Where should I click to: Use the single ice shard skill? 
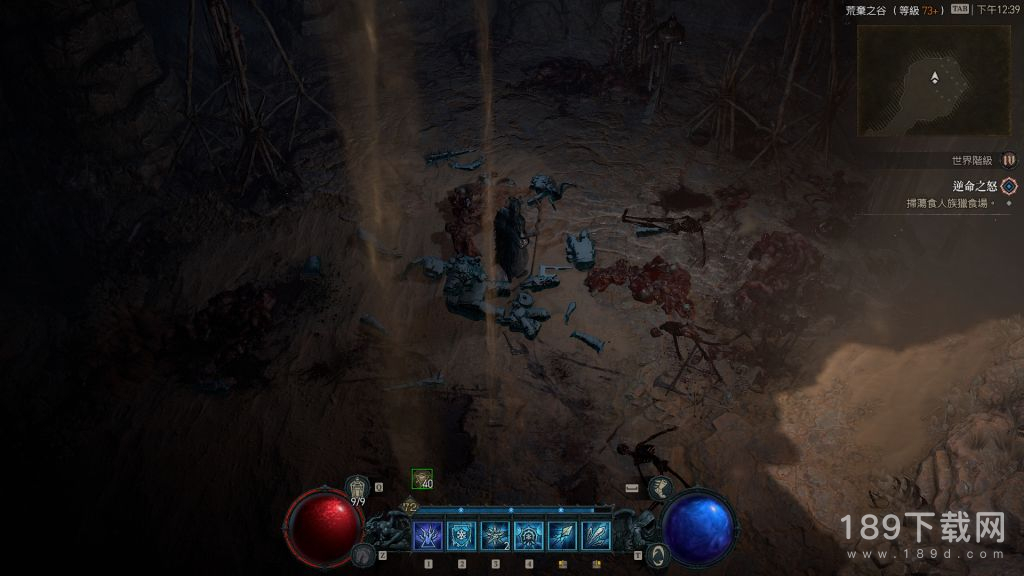[562, 536]
